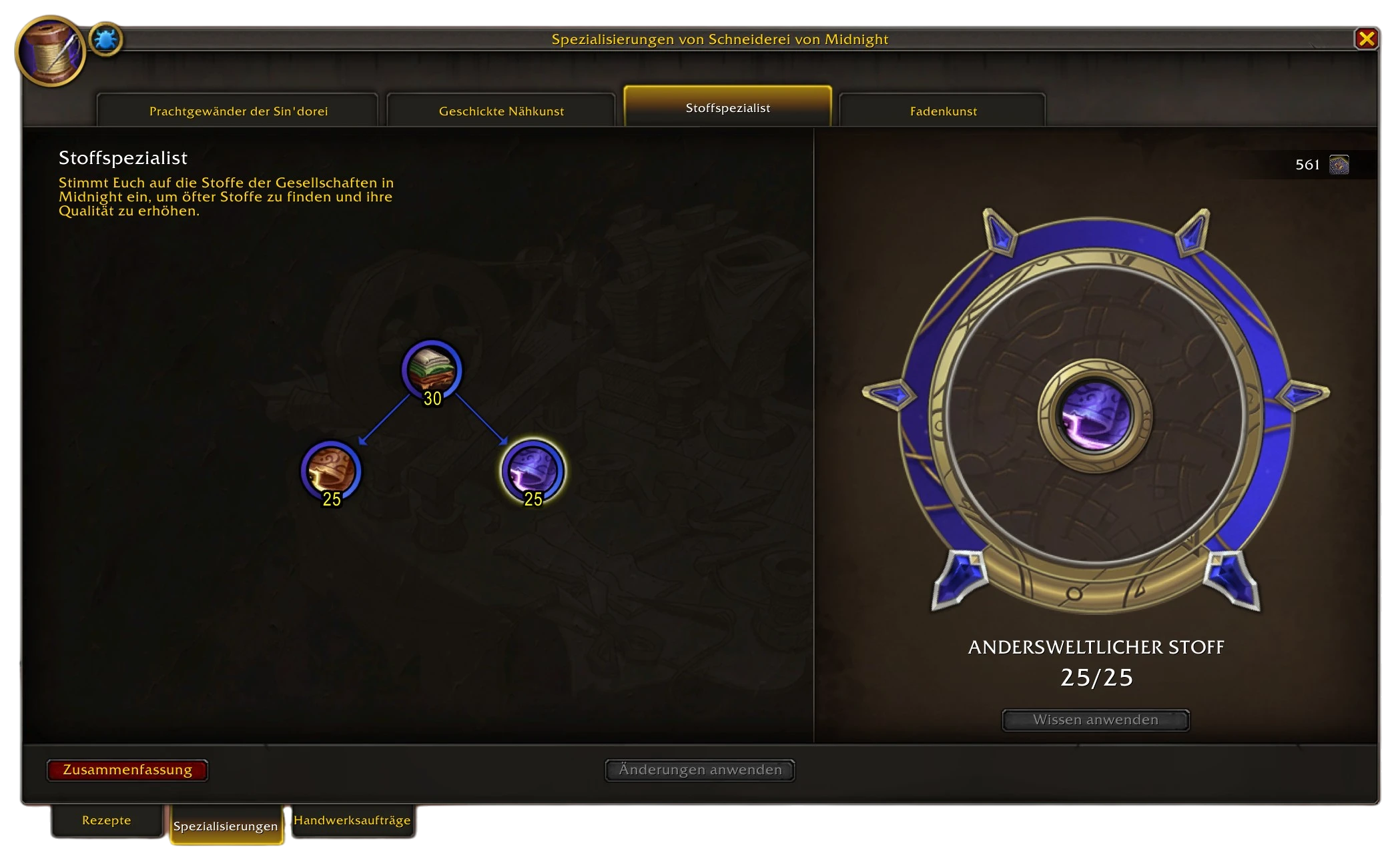Image resolution: width=1400 pixels, height=859 pixels.
Task: Open the Handwerksaufträge tab
Action: (x=352, y=820)
